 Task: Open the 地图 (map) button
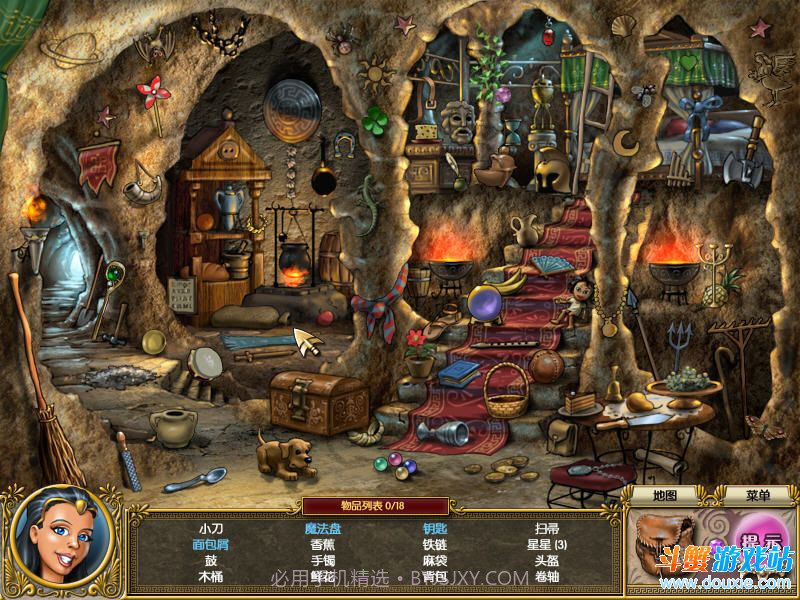[x=665, y=495]
